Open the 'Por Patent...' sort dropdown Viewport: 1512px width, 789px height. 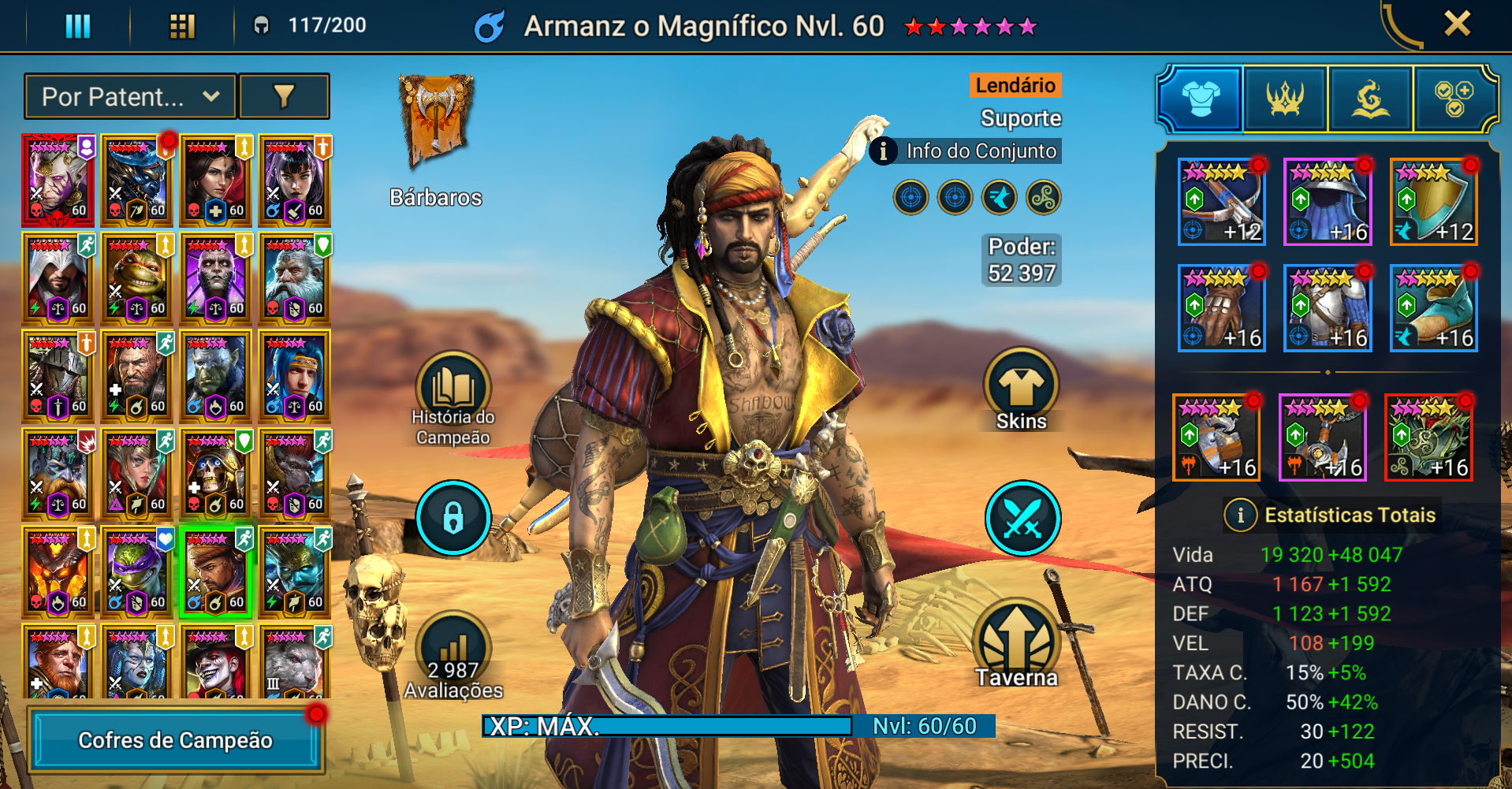[x=130, y=97]
